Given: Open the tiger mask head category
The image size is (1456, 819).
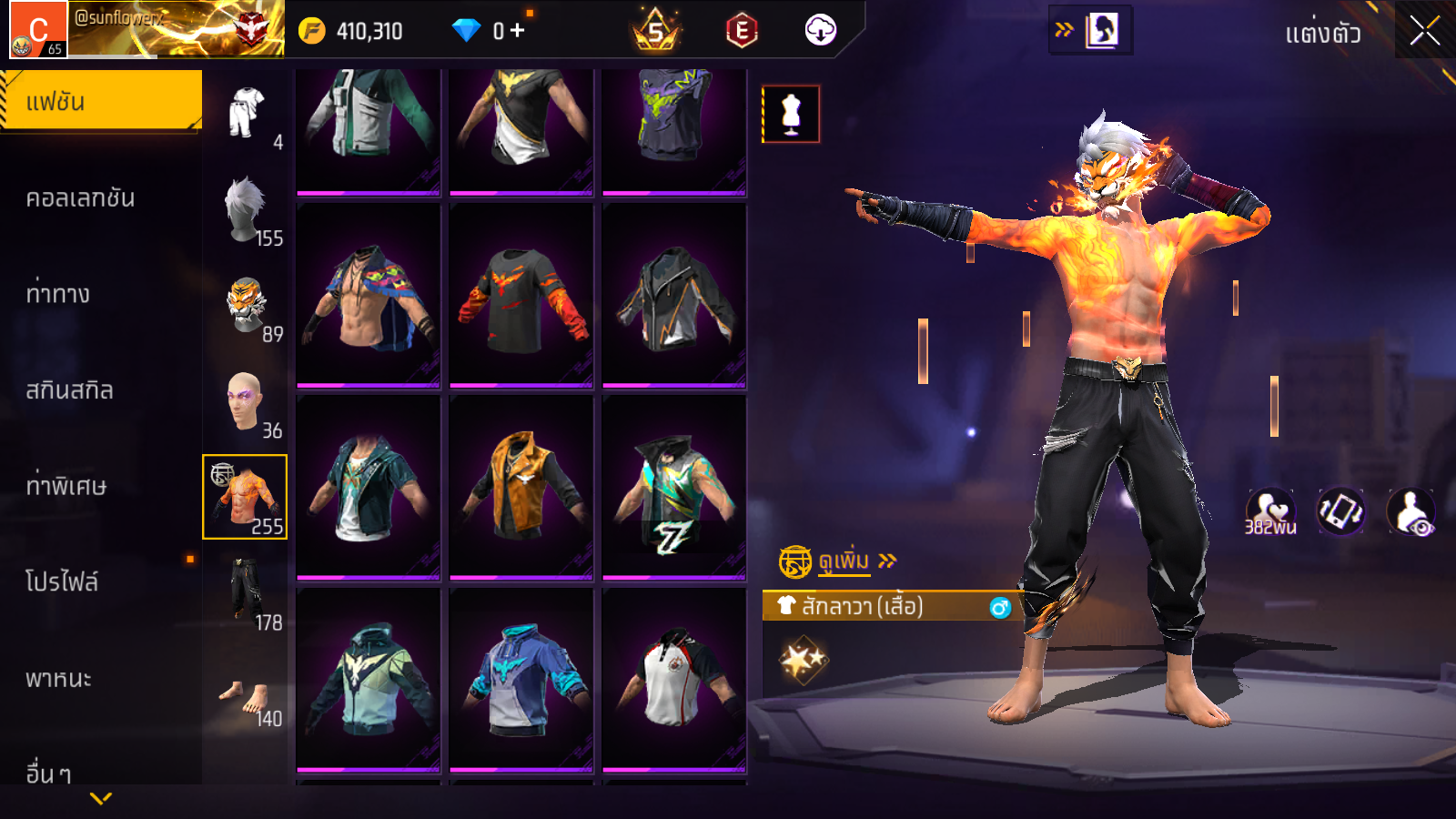Looking at the screenshot, I should click(246, 307).
